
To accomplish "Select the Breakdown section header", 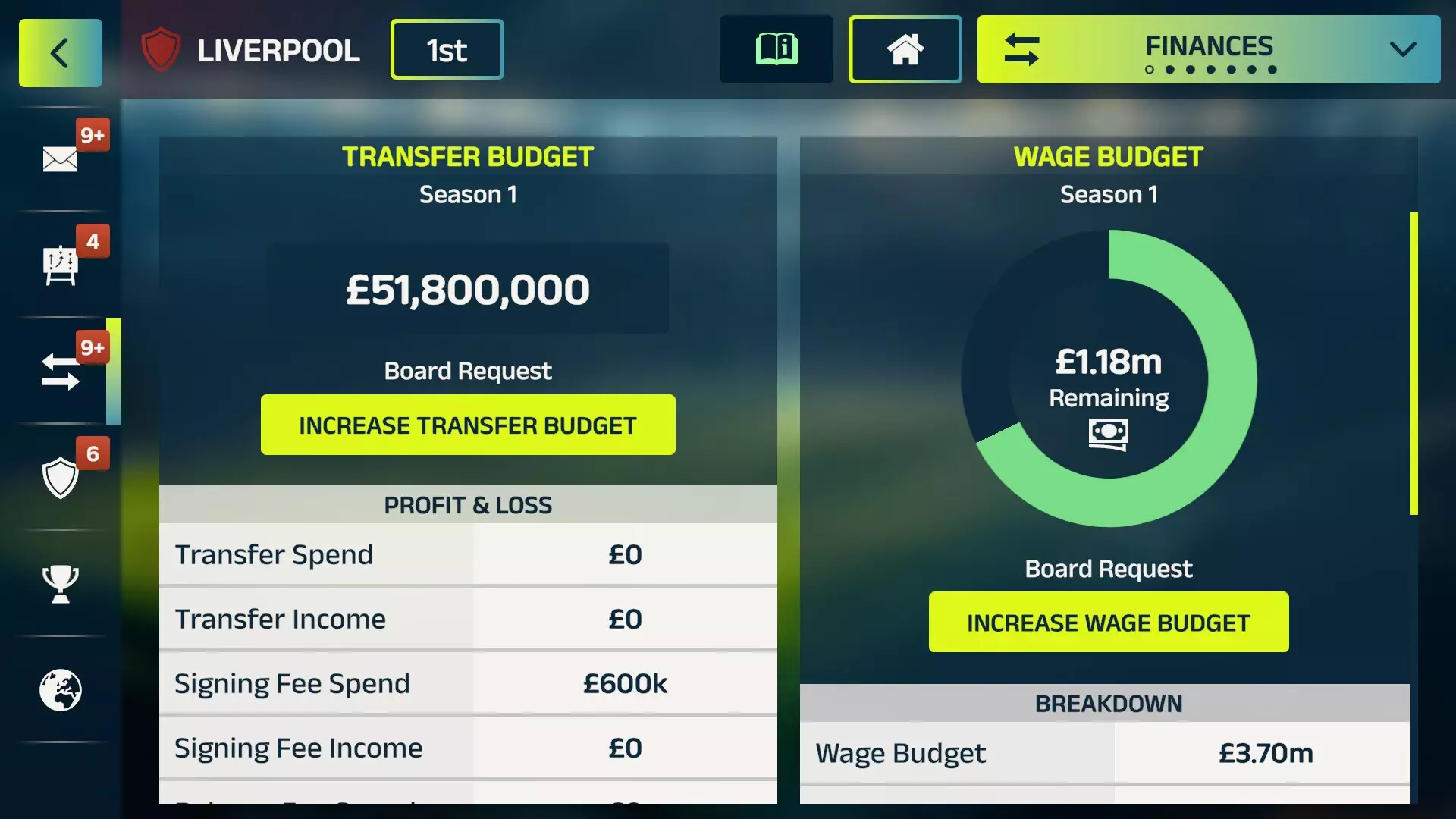I will click(x=1108, y=703).
